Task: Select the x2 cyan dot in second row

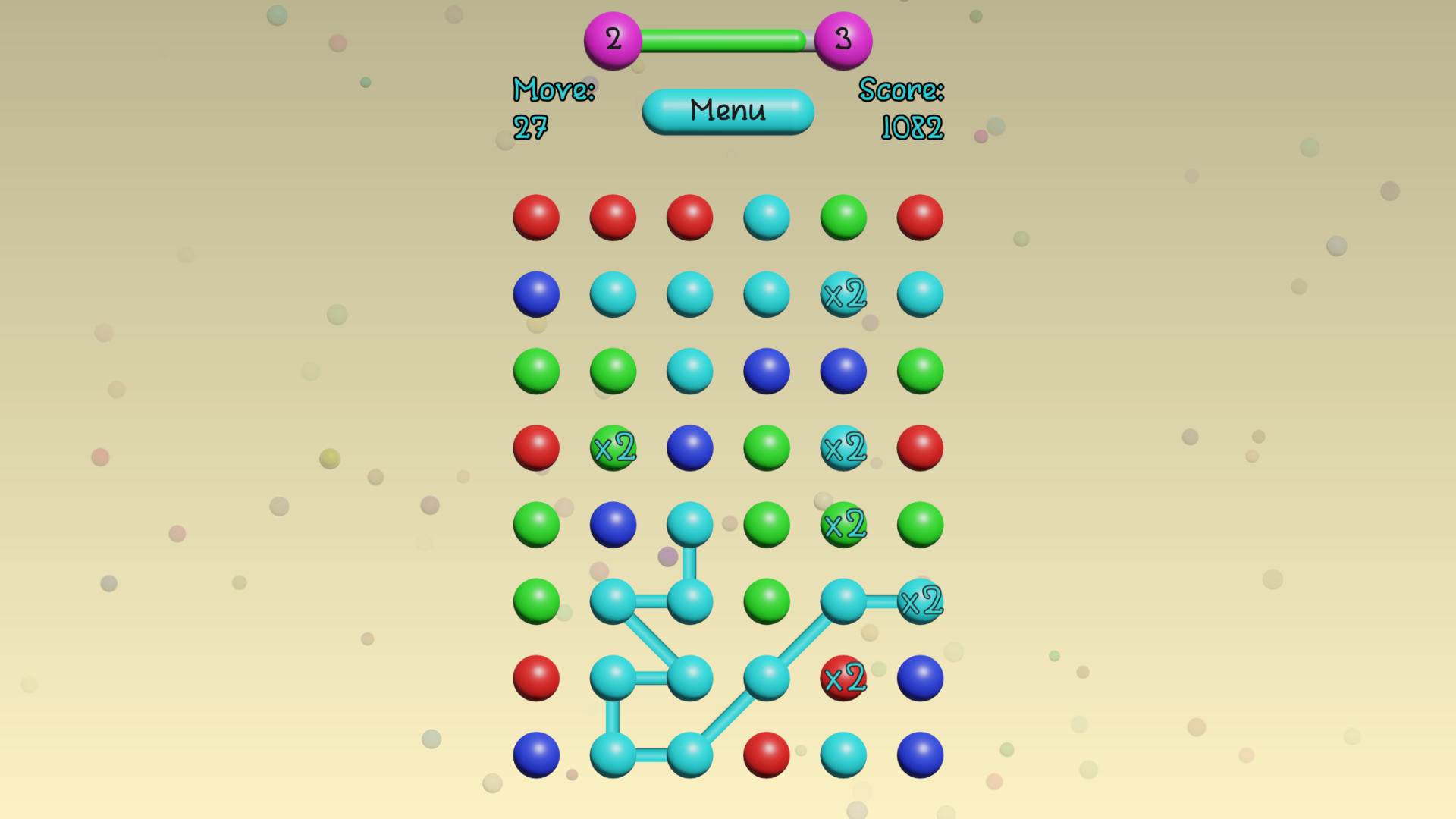Action: [x=843, y=295]
